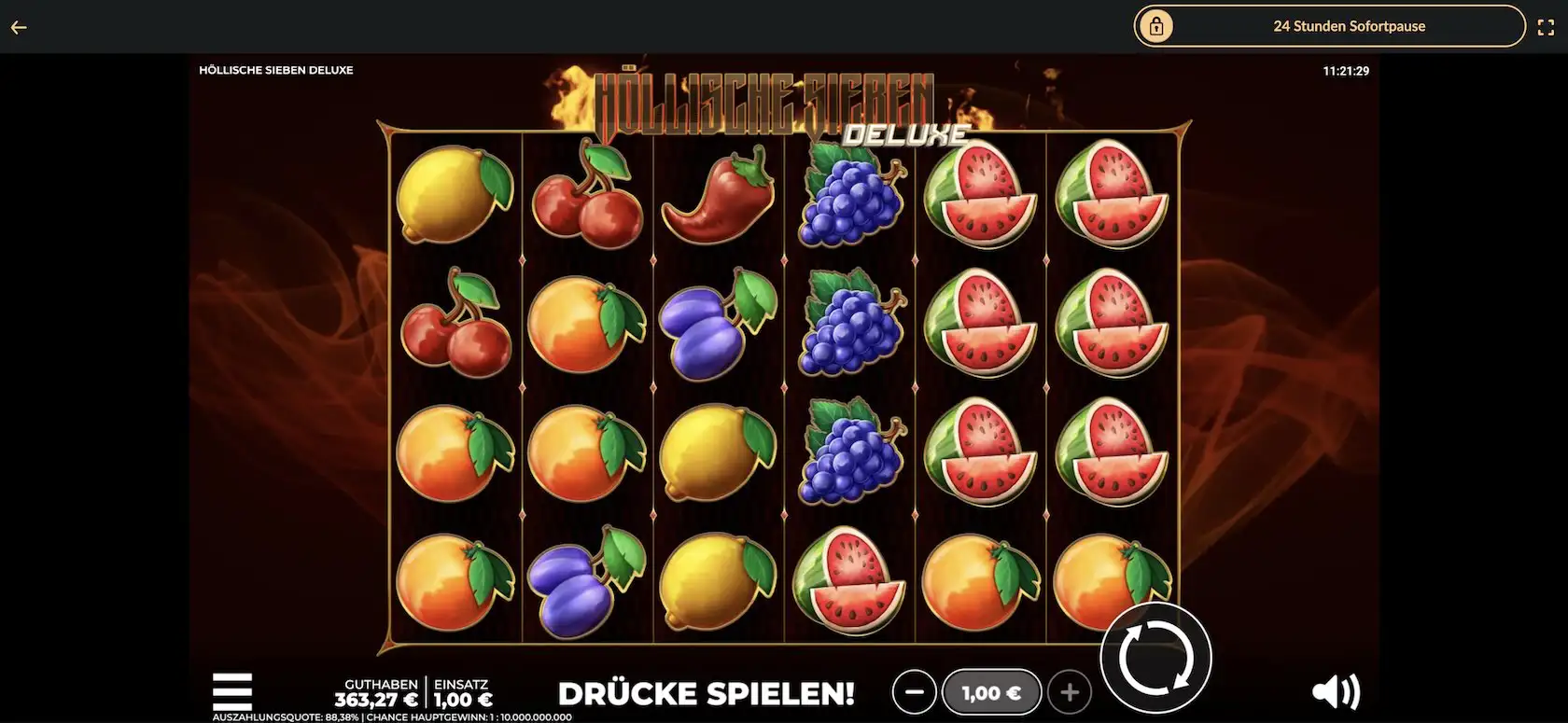This screenshot has width=1568, height=723.
Task: Start a spin via DRÜCKE SPIELEN text
Action: click(707, 694)
